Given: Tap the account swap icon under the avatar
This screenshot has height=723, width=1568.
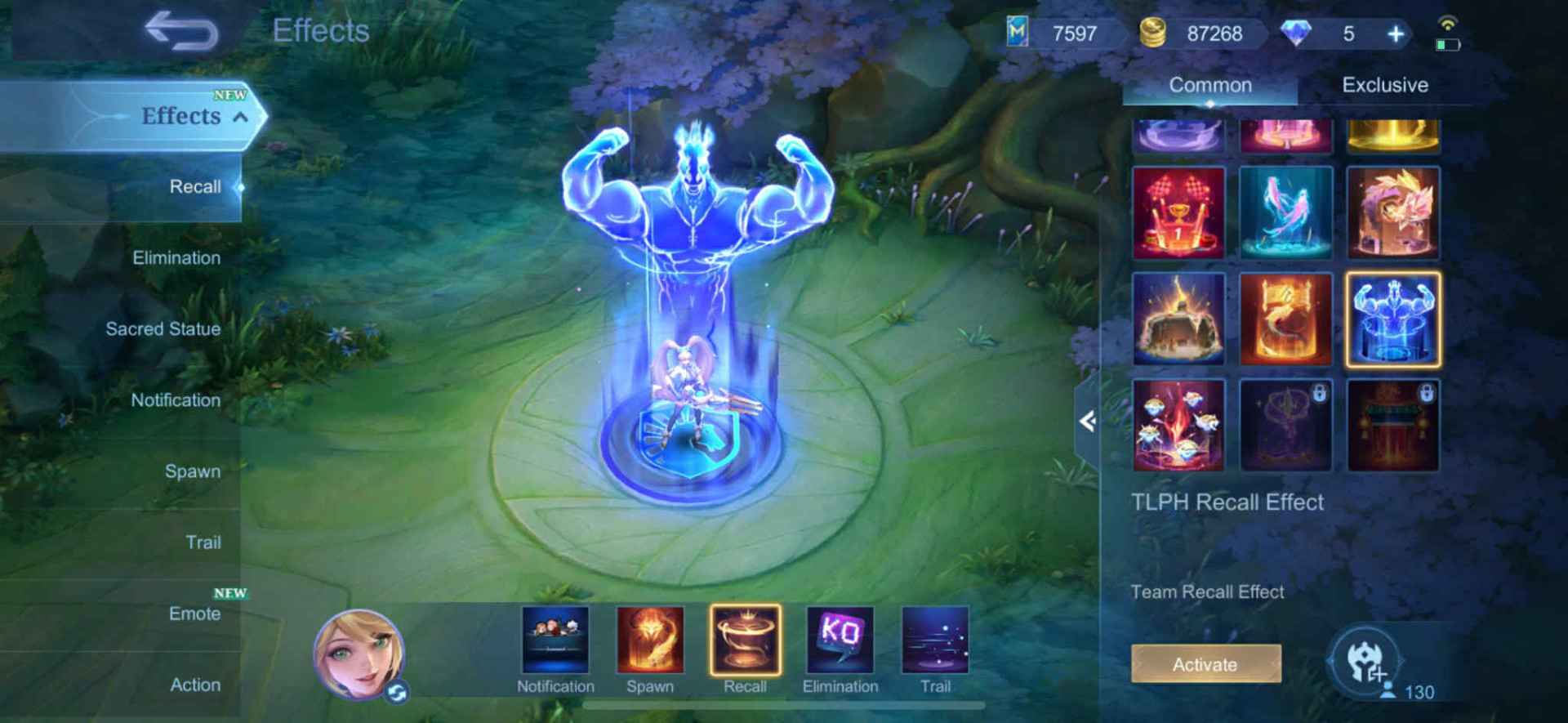Looking at the screenshot, I should (399, 690).
